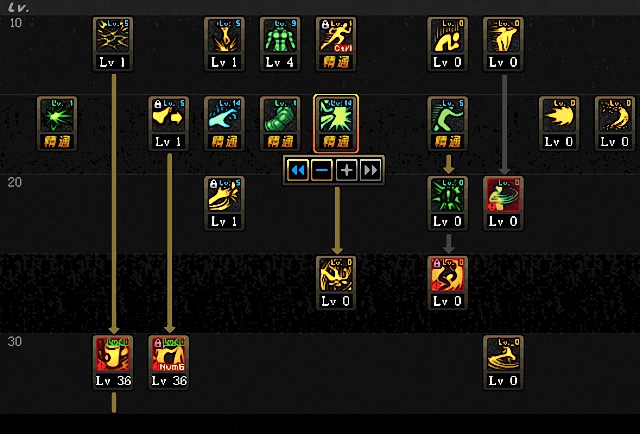Image resolution: width=640 pixels, height=434 pixels.
Task: Select the green starburst skill on dark background
Action: click(x=57, y=116)
